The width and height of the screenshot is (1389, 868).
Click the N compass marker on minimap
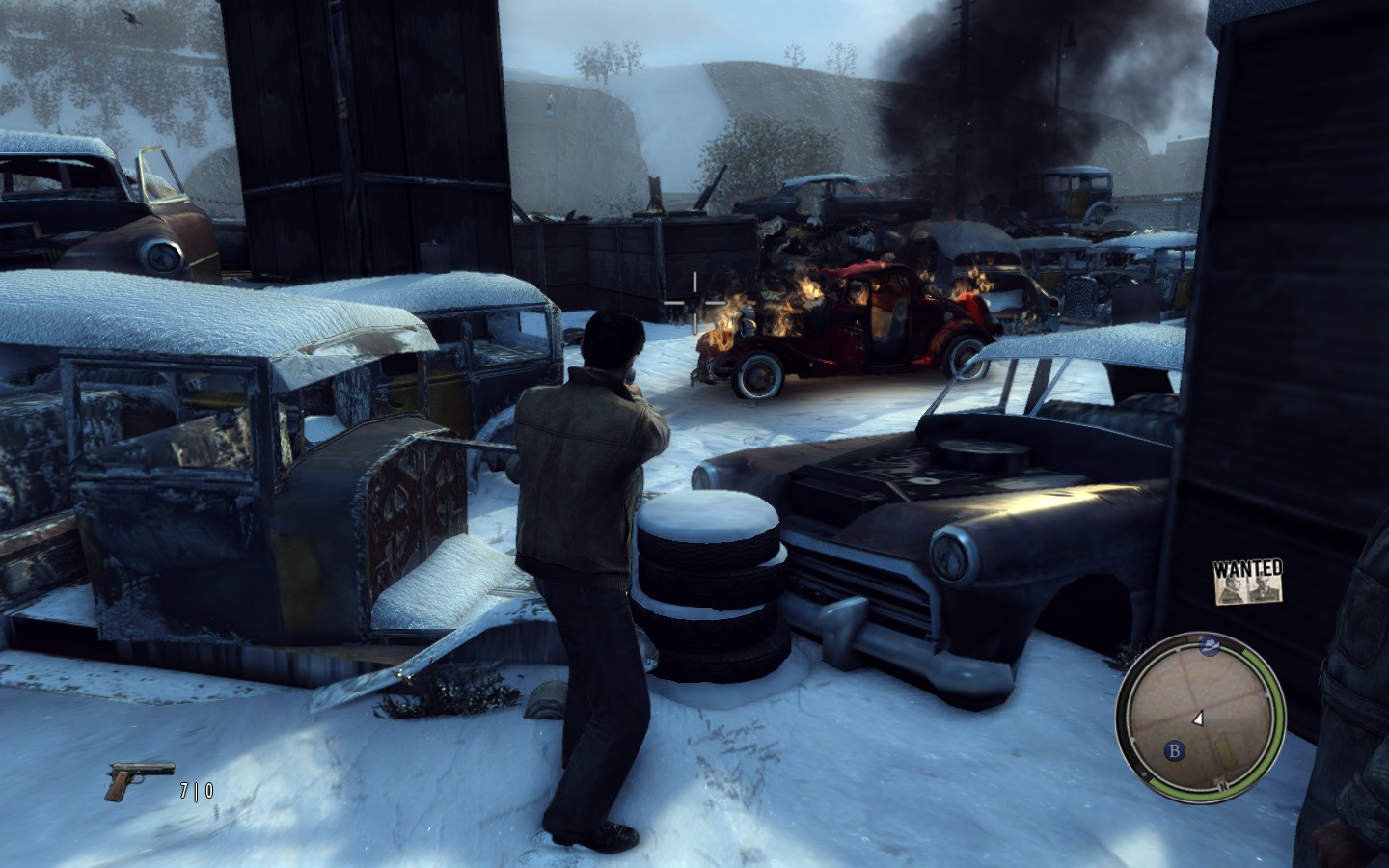(x=1222, y=786)
